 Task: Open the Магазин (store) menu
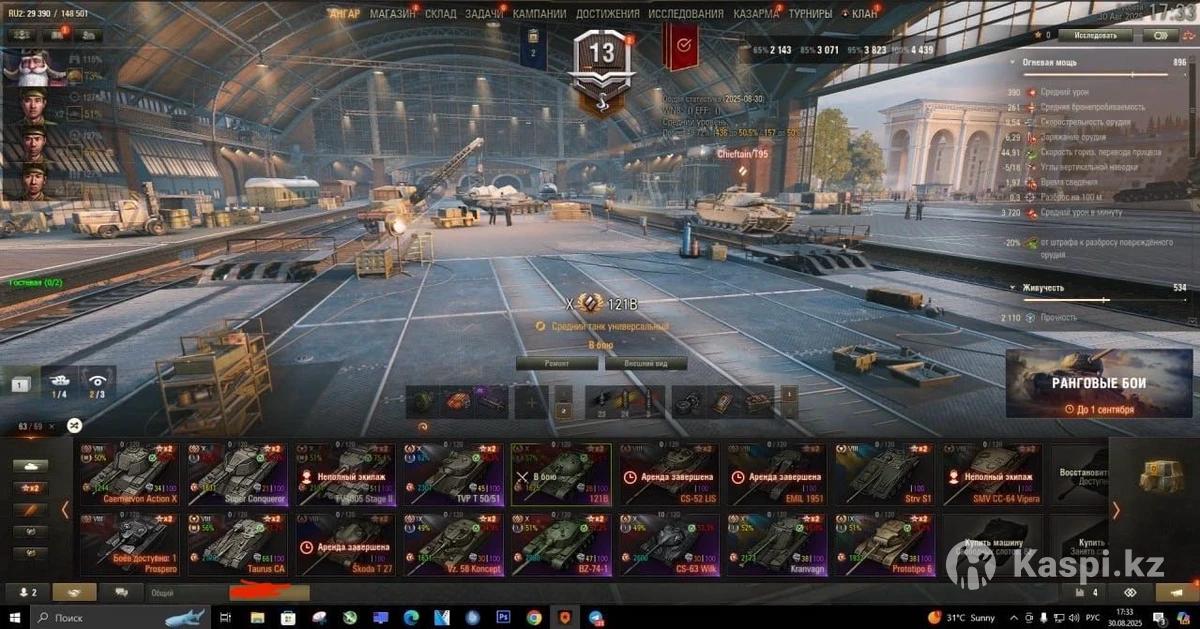(391, 14)
